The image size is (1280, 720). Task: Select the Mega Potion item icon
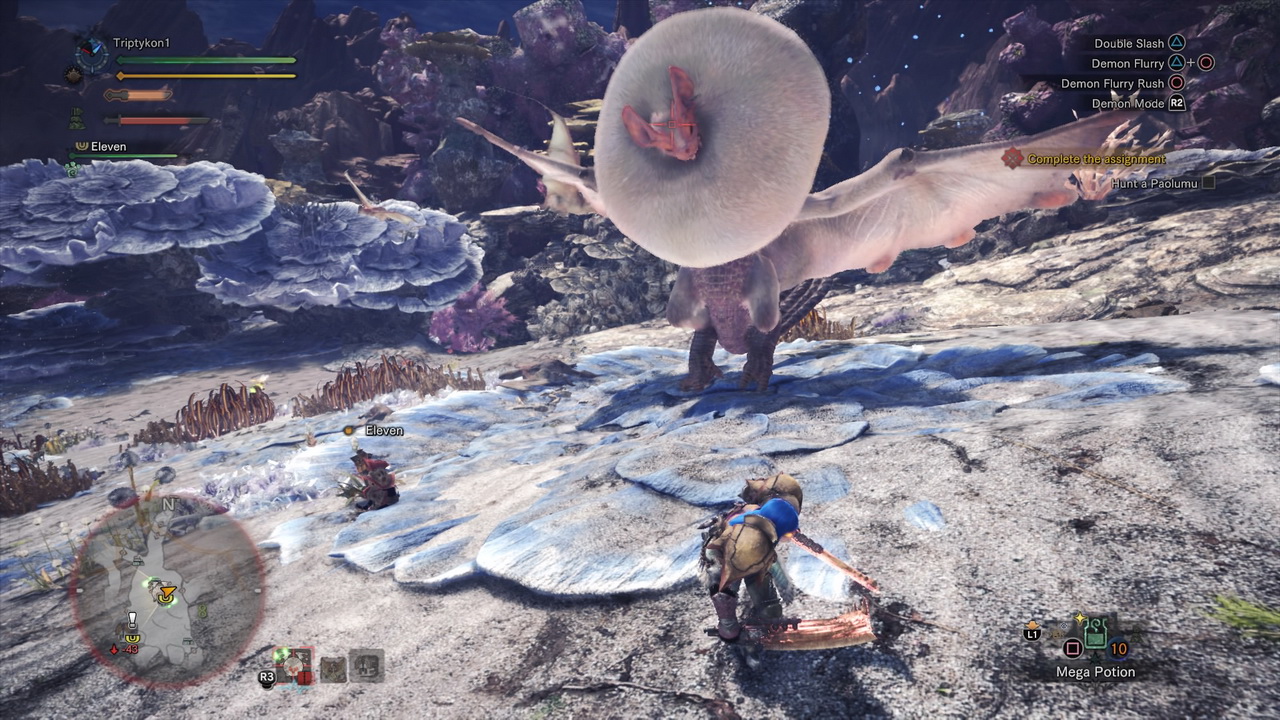(x=1096, y=632)
